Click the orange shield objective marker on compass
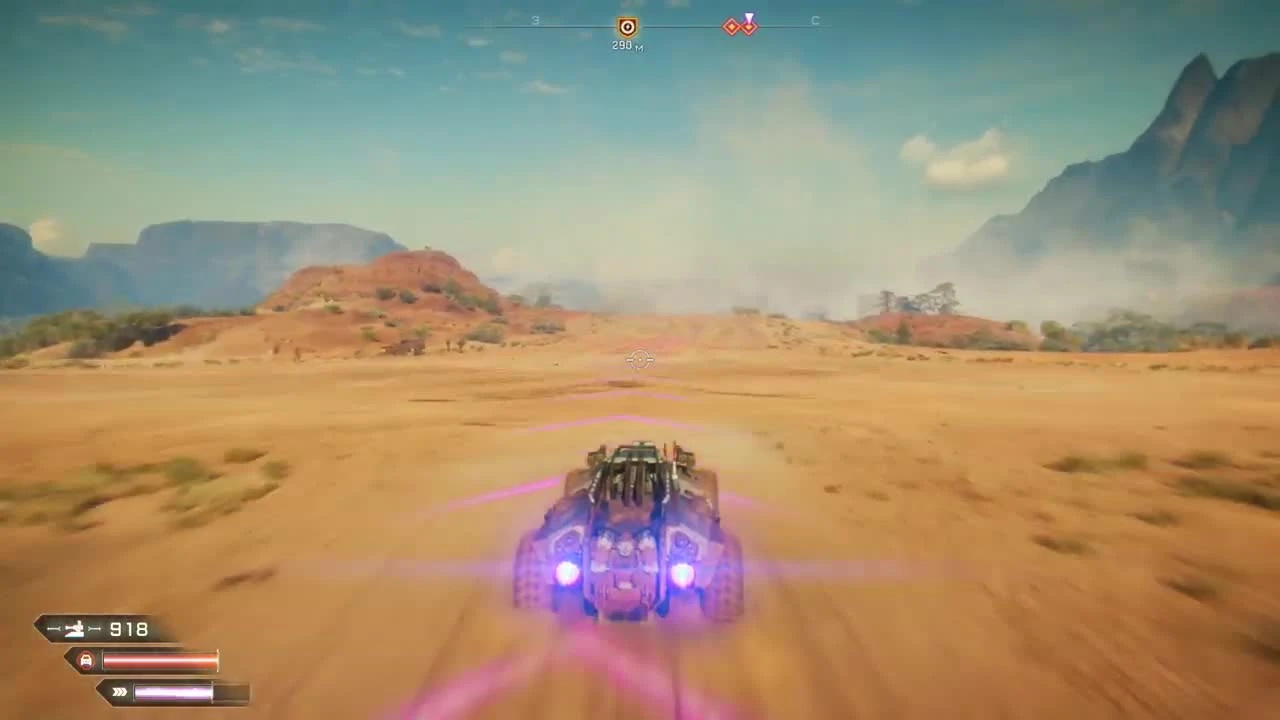Screen dimensions: 1280x720 tap(628, 25)
